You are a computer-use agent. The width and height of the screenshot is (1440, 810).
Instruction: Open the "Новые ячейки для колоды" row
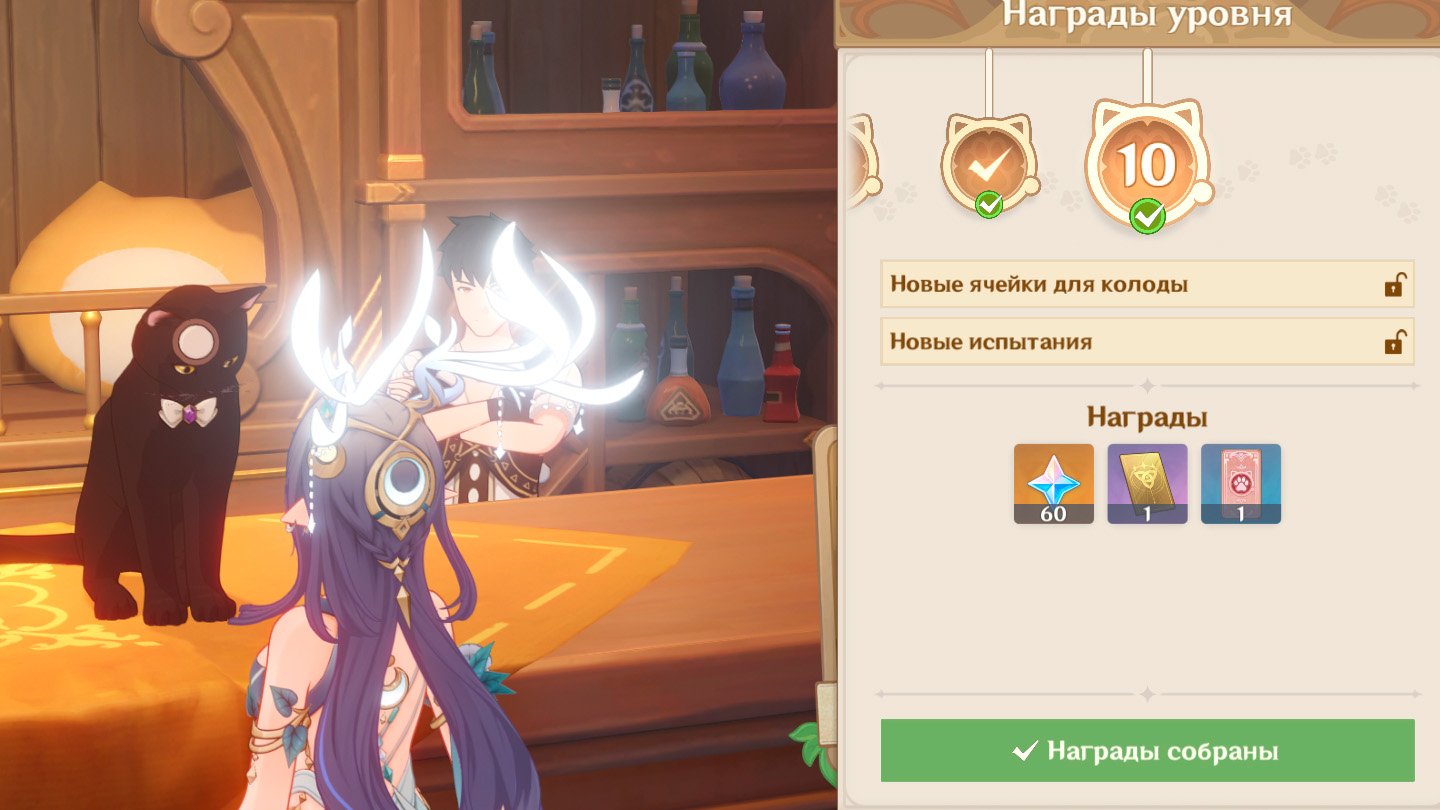1147,285
